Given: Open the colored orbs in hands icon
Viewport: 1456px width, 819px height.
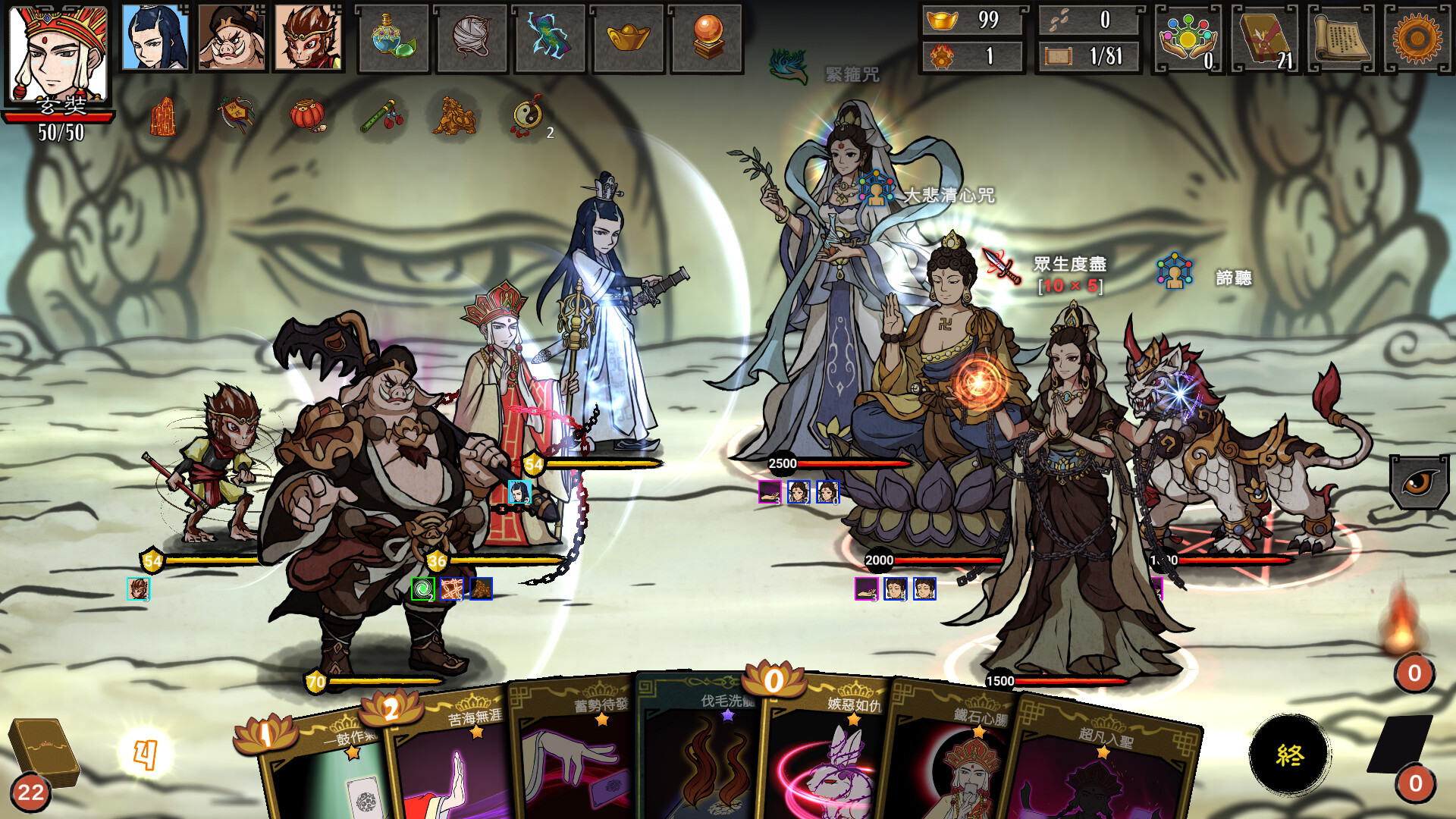Looking at the screenshot, I should click(1188, 38).
